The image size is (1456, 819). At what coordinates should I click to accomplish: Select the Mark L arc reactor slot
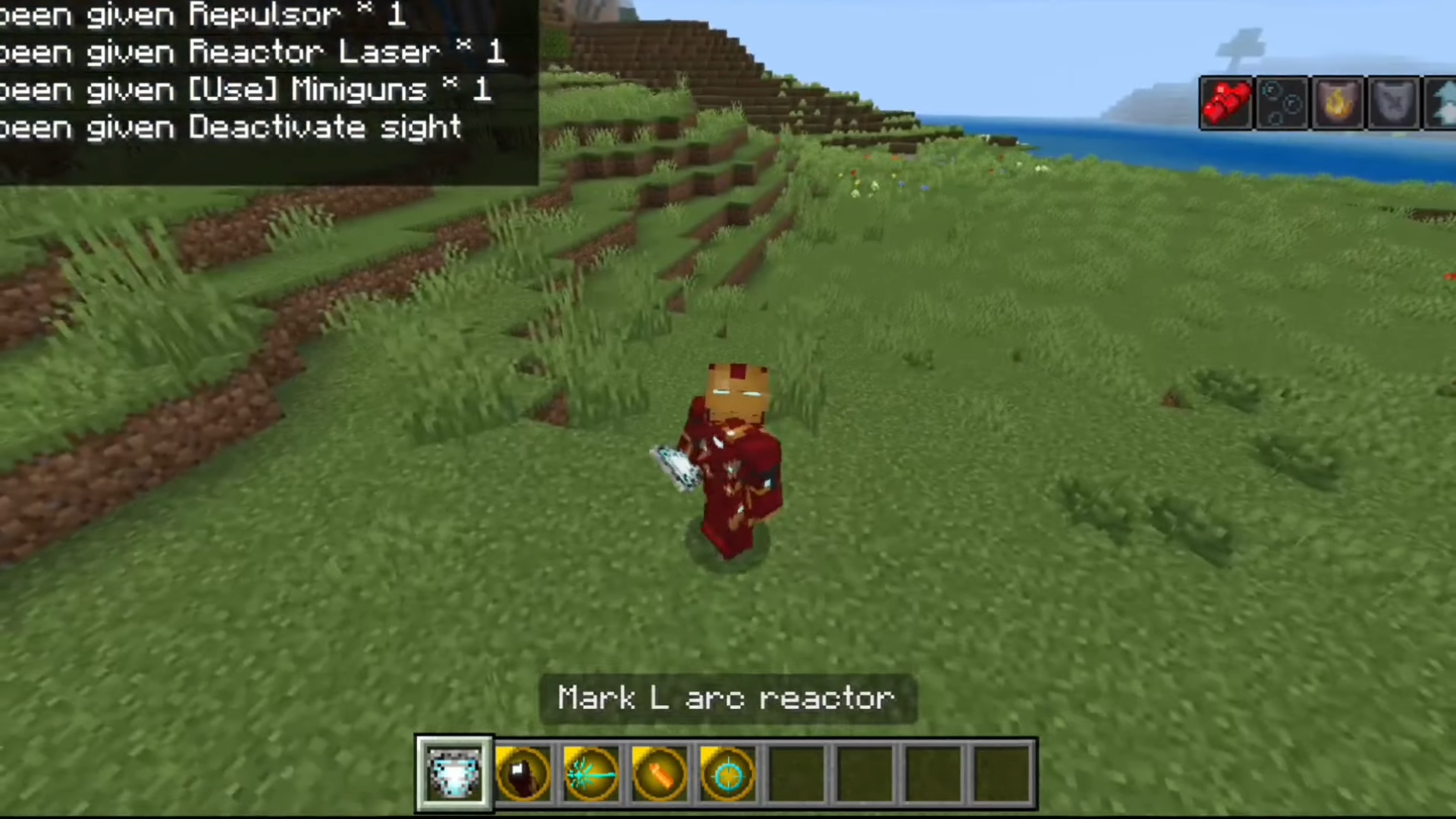coord(453,774)
